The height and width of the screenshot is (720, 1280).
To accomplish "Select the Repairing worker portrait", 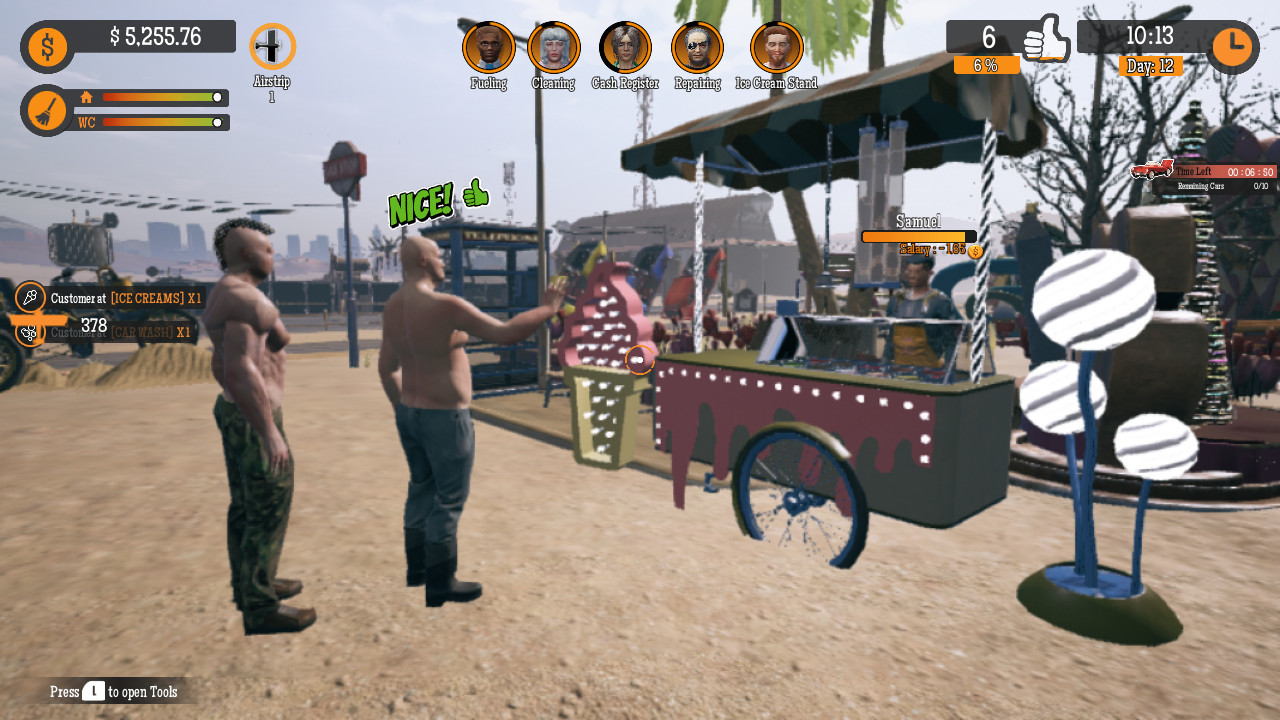I will (x=696, y=46).
